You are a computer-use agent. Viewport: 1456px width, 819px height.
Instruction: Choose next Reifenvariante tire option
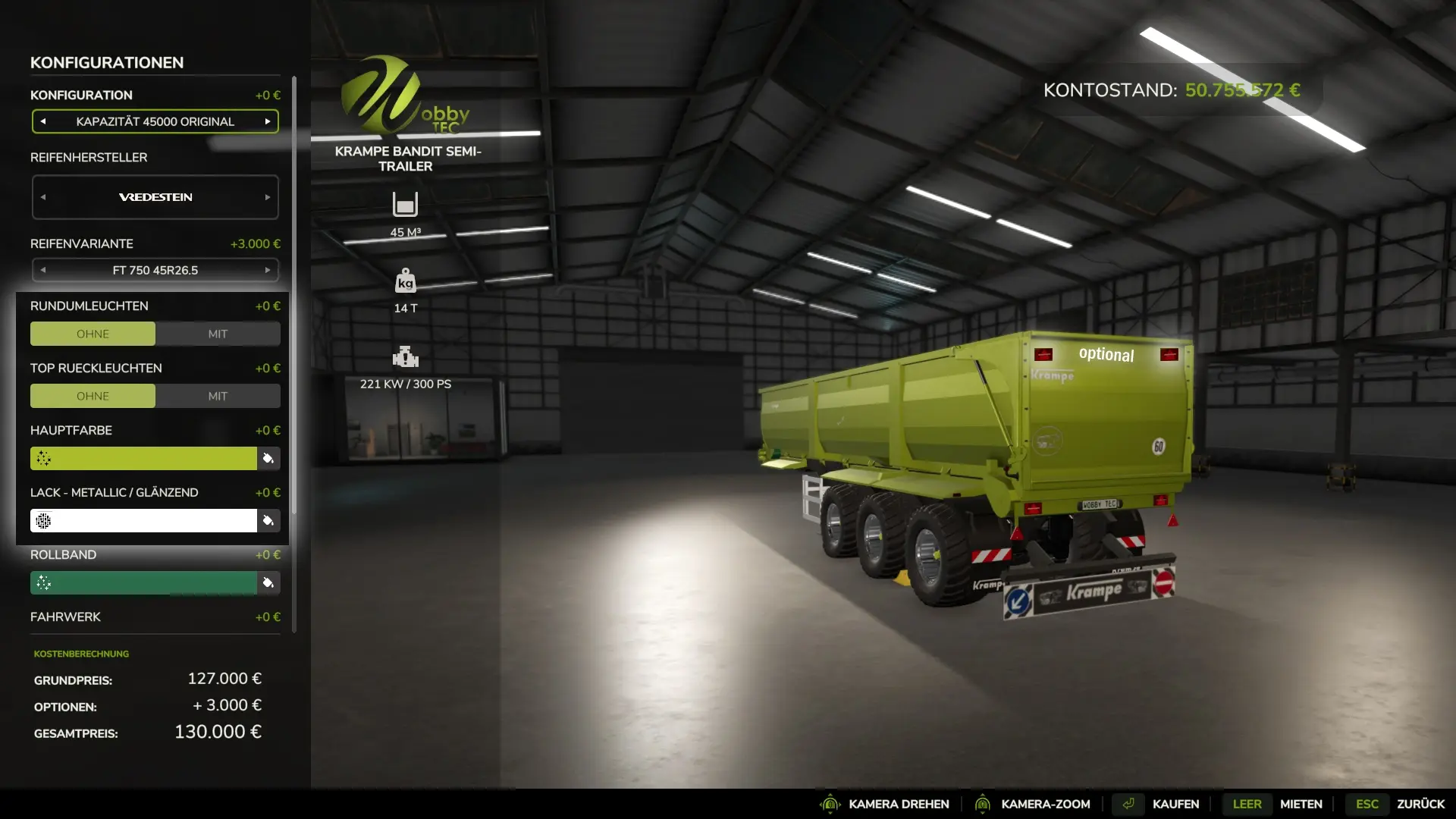268,270
